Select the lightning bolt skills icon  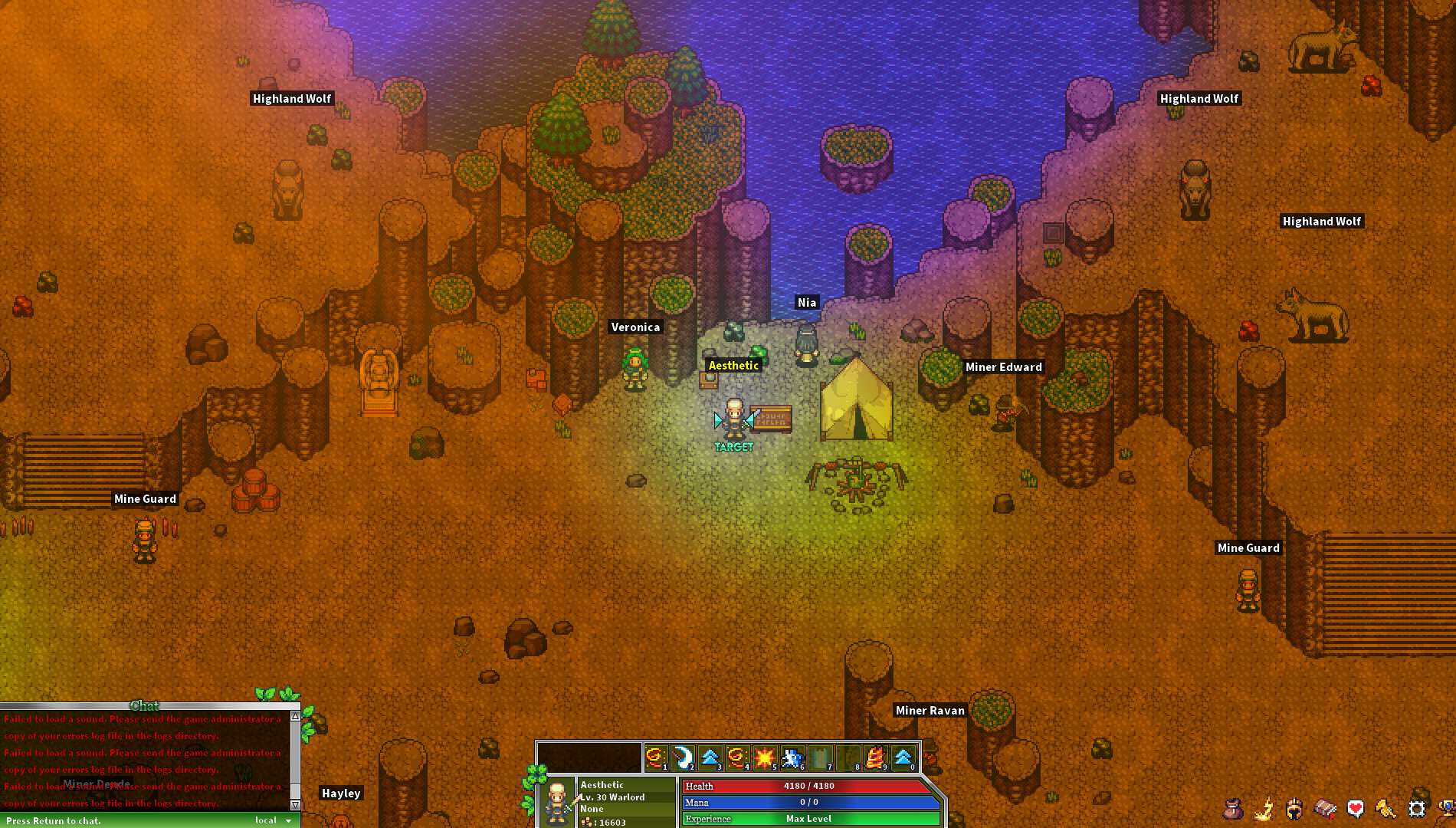[x=1263, y=807]
